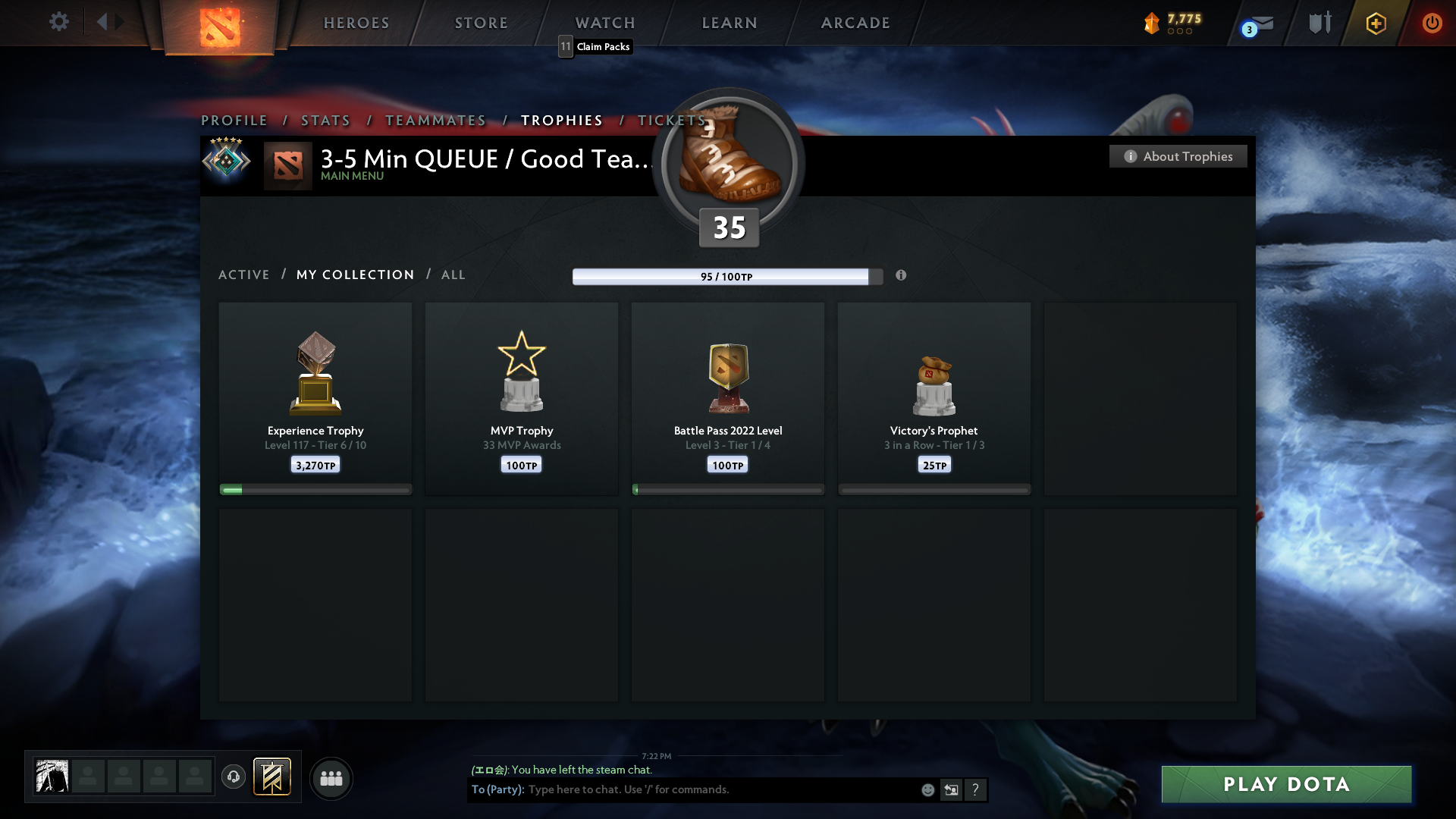The image size is (1456, 819).
Task: Click the power button to quit
Action: pos(1432,23)
